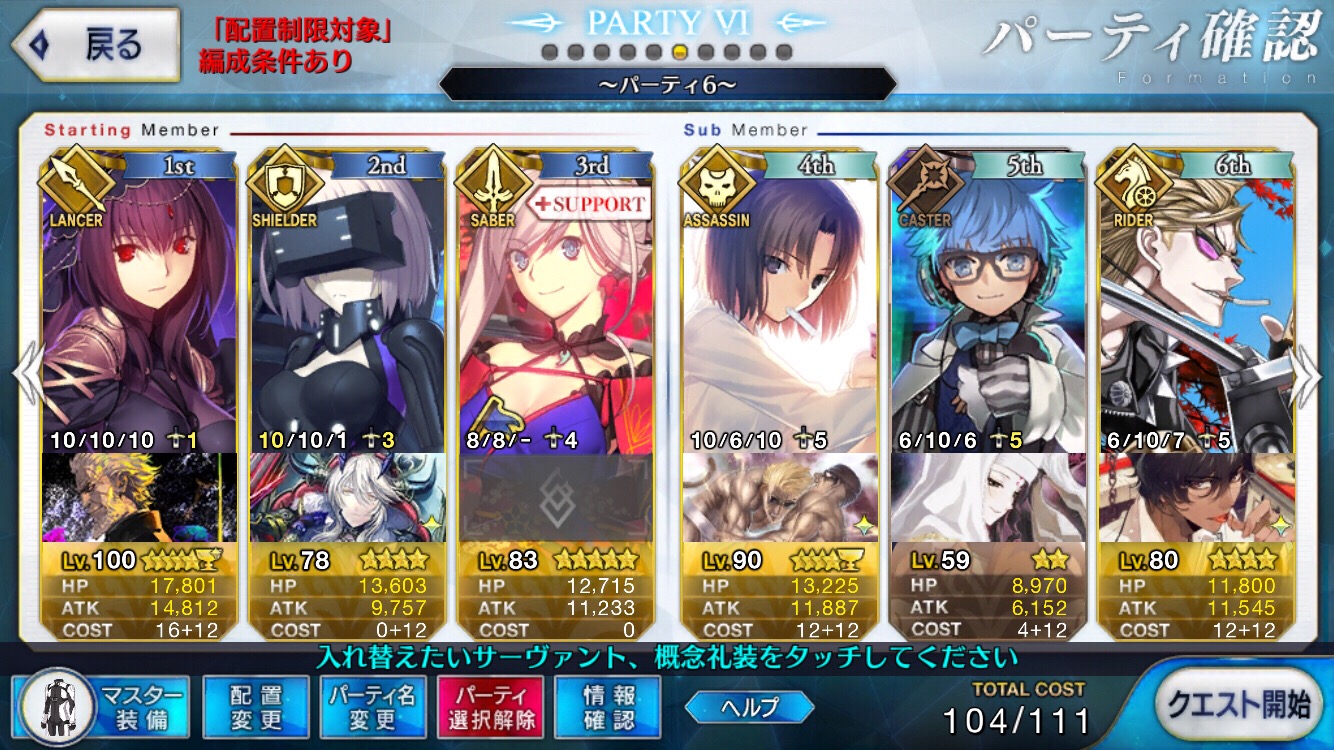Go back with the 戻る button

coord(93,46)
